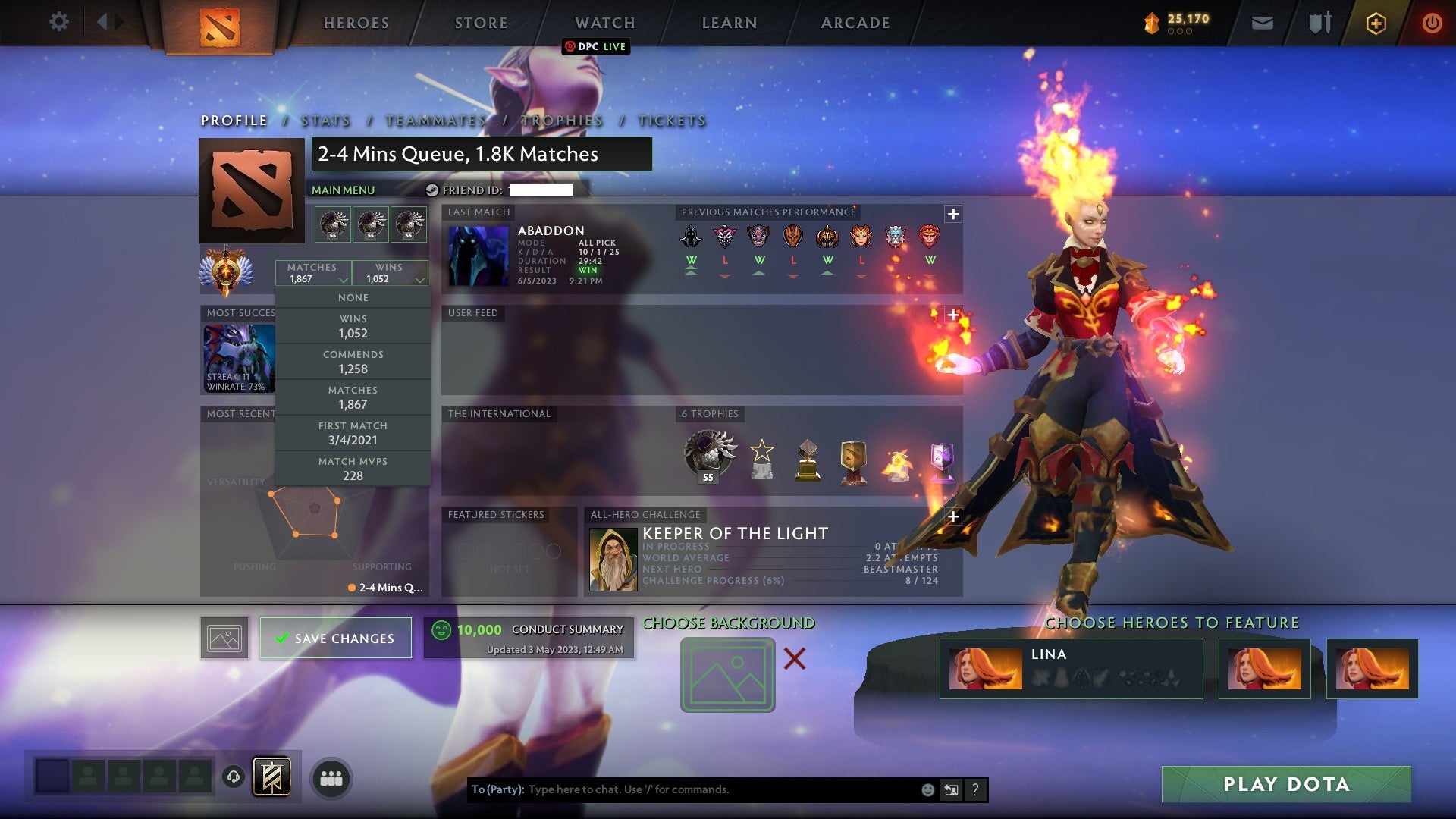This screenshot has width=1456, height=819.
Task: Open the emoticon picker in the chat bar
Action: 927,789
